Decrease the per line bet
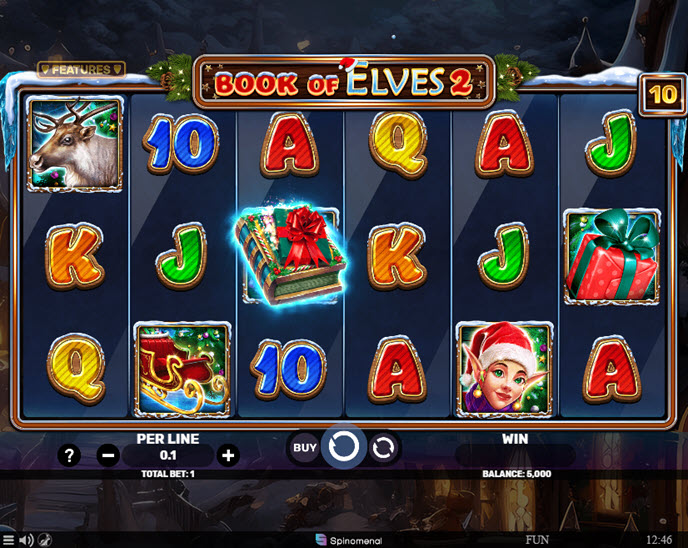 [109, 456]
